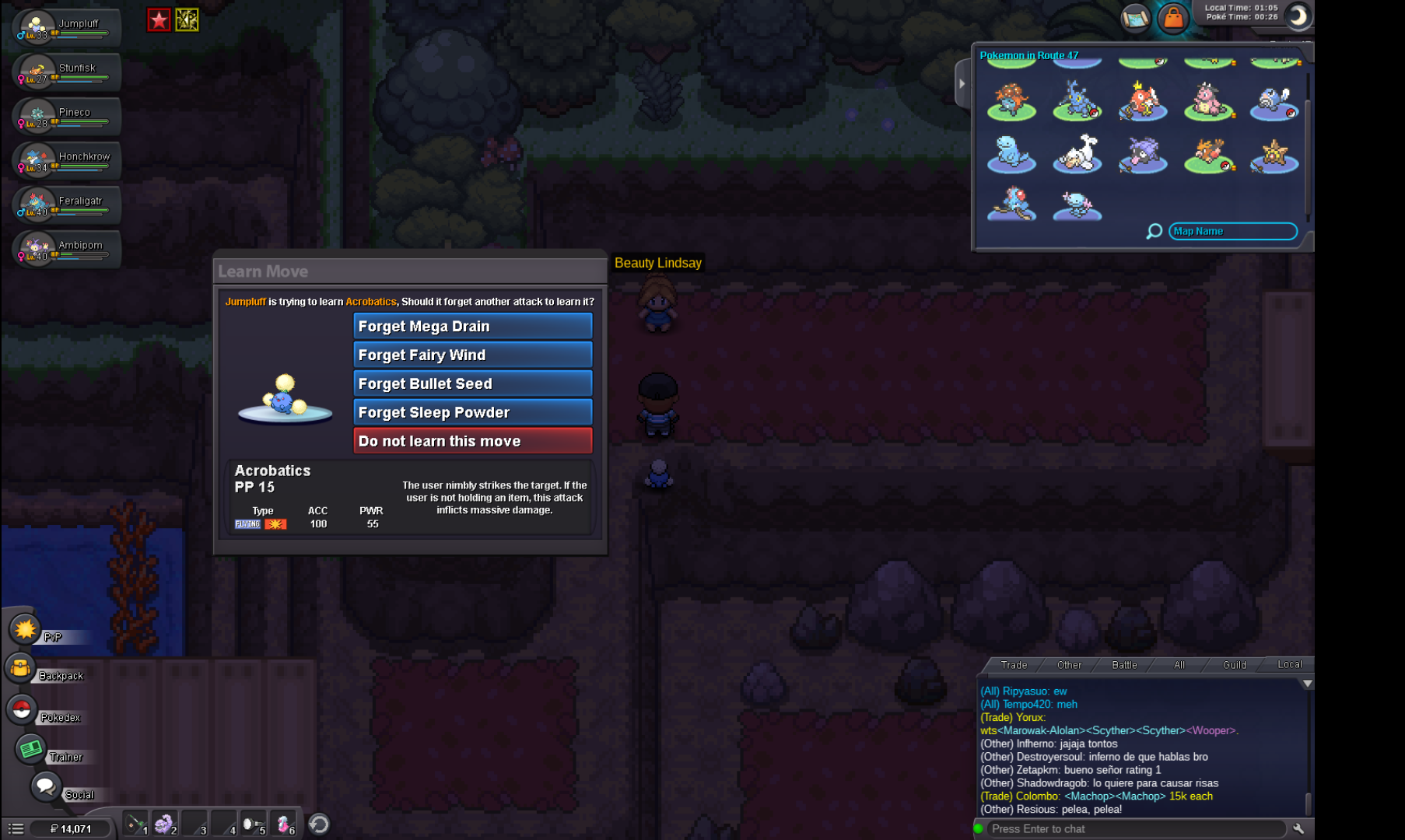Select Forget Bullet Seed option
1405x840 pixels.
point(472,383)
